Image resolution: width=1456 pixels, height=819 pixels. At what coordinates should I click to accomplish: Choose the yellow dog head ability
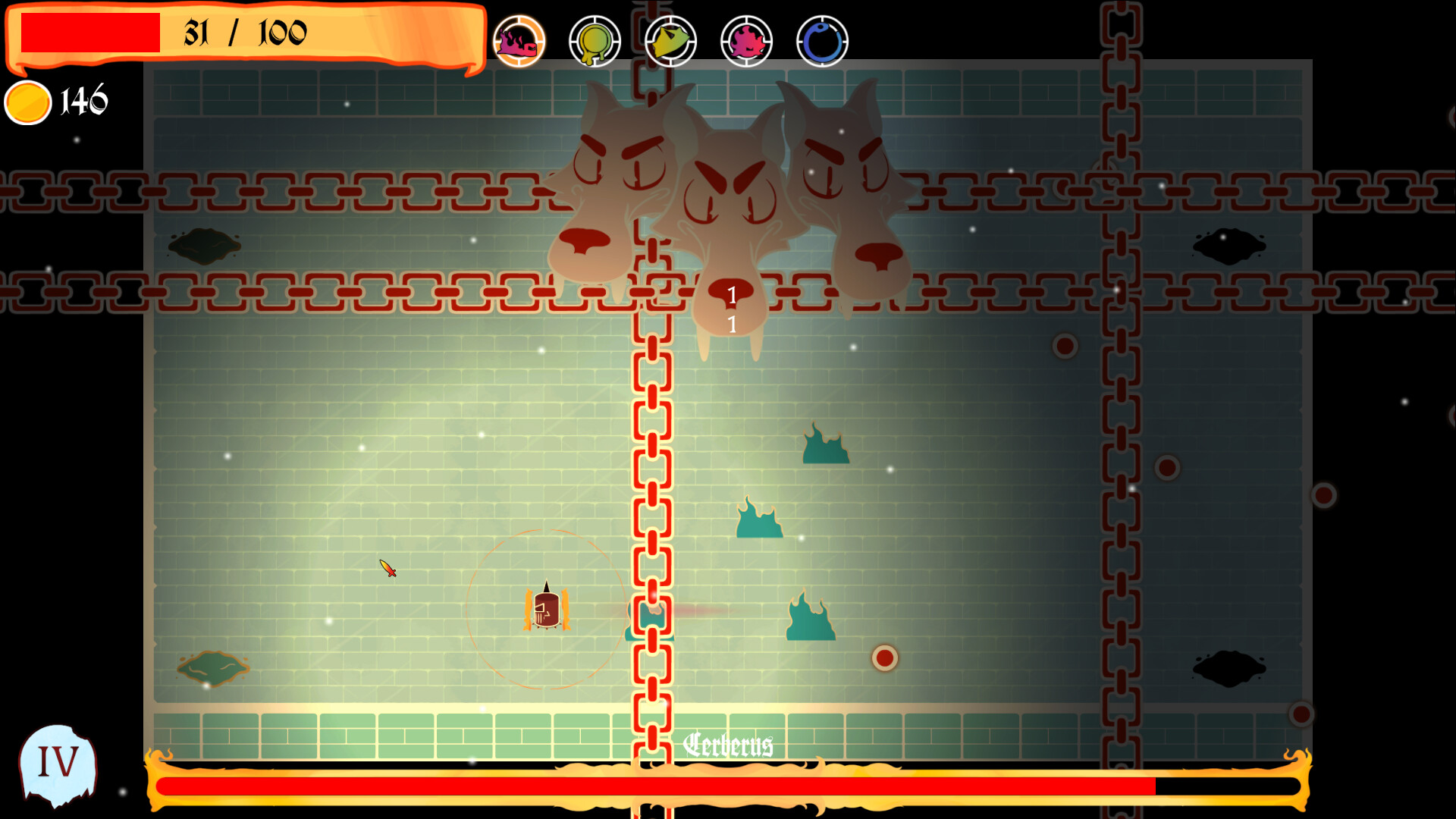tap(671, 41)
